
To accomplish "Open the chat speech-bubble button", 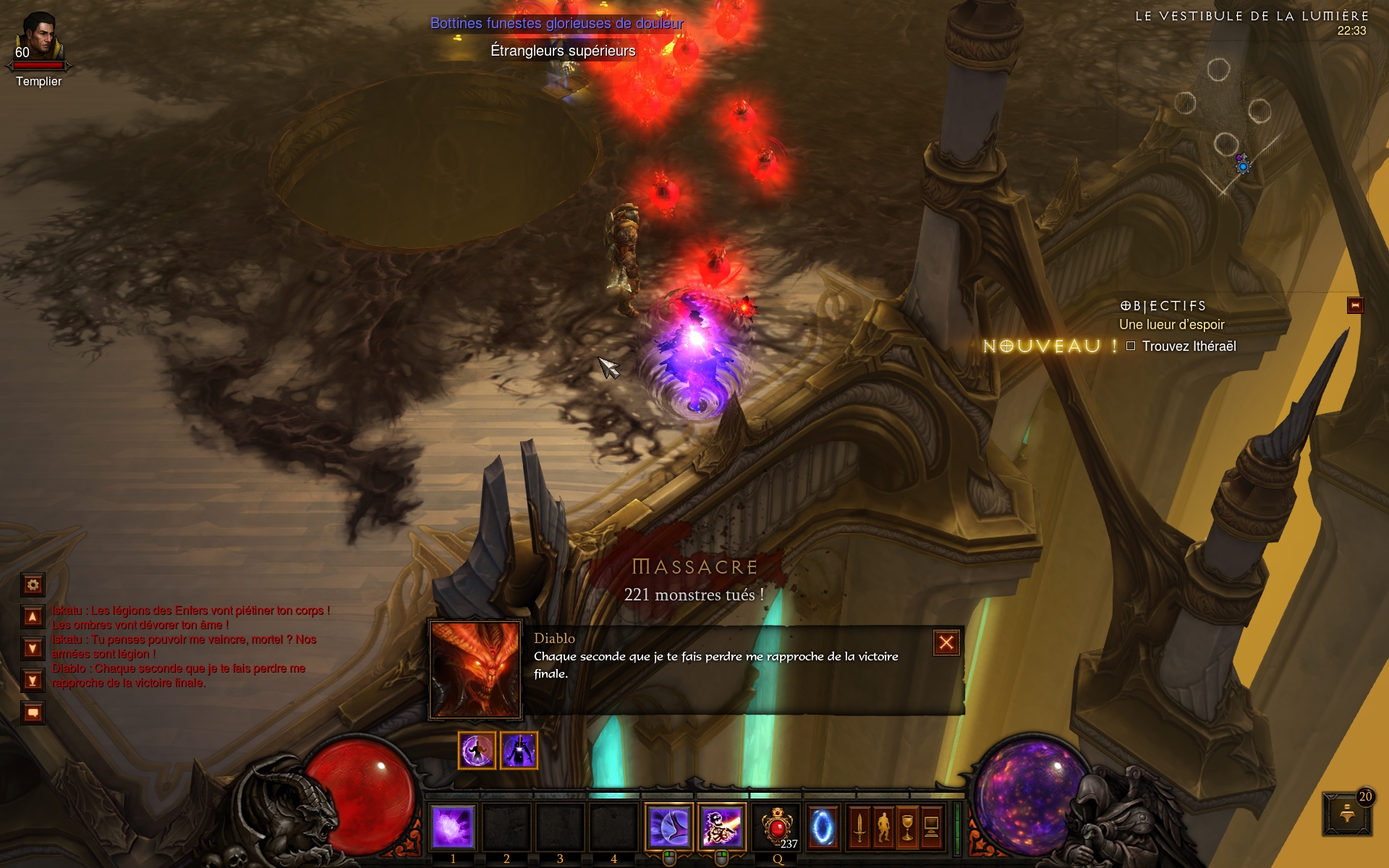I will [x=33, y=713].
